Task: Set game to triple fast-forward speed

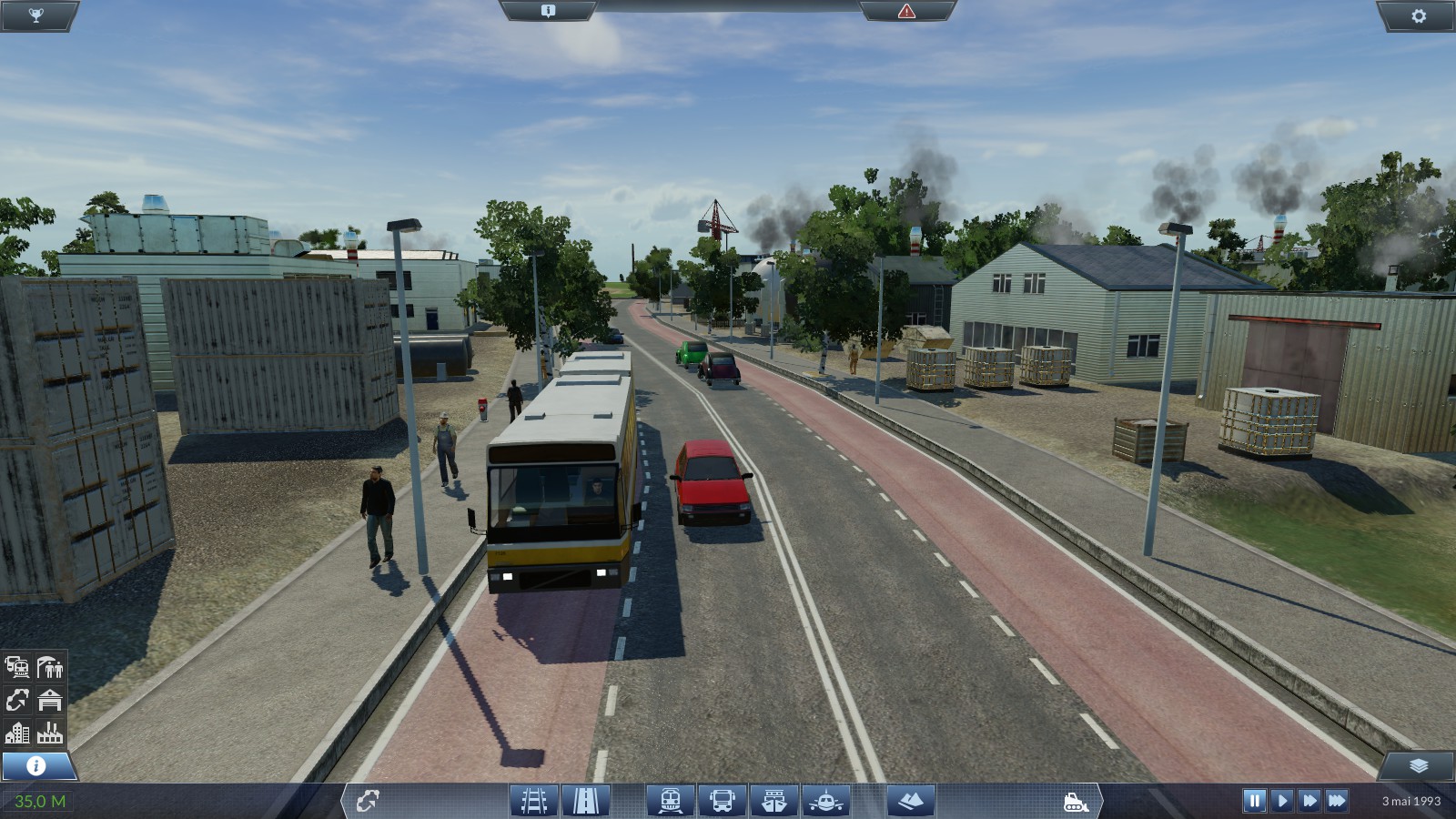Action: tap(1337, 801)
